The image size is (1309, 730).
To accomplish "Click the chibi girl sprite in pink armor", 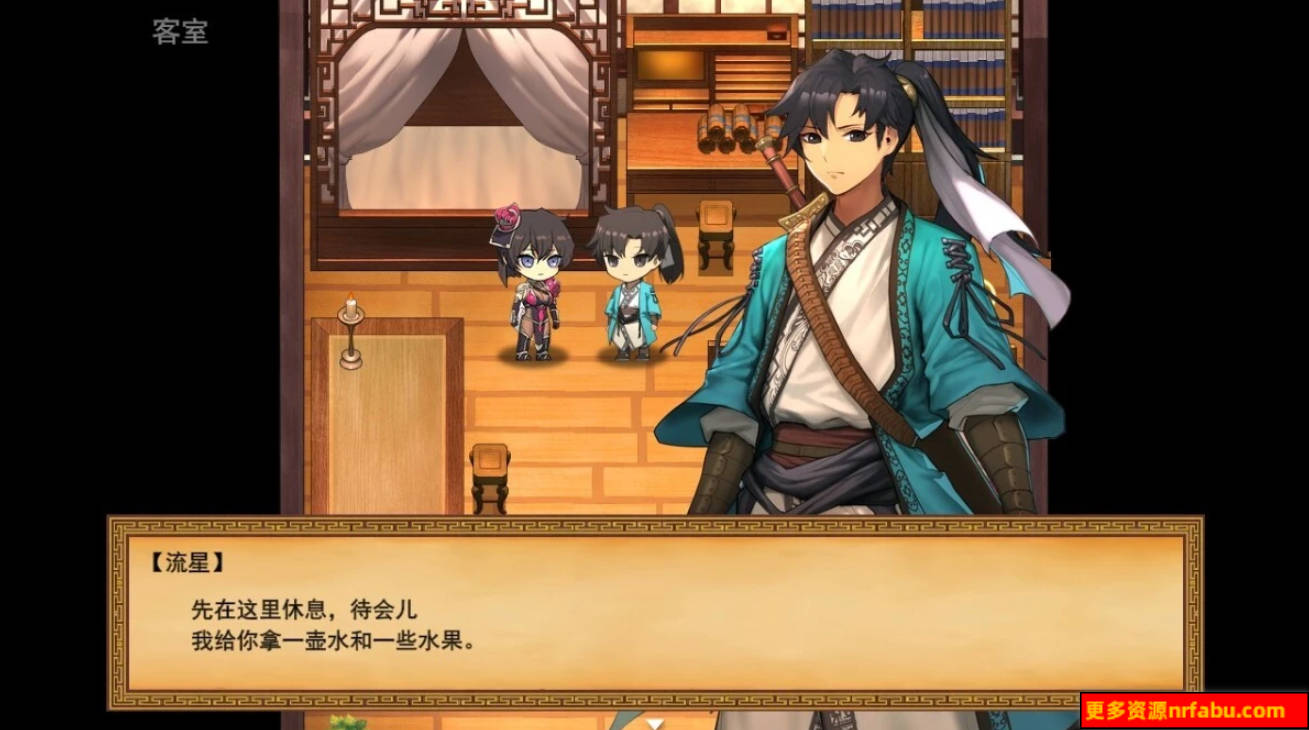I will tap(535, 290).
